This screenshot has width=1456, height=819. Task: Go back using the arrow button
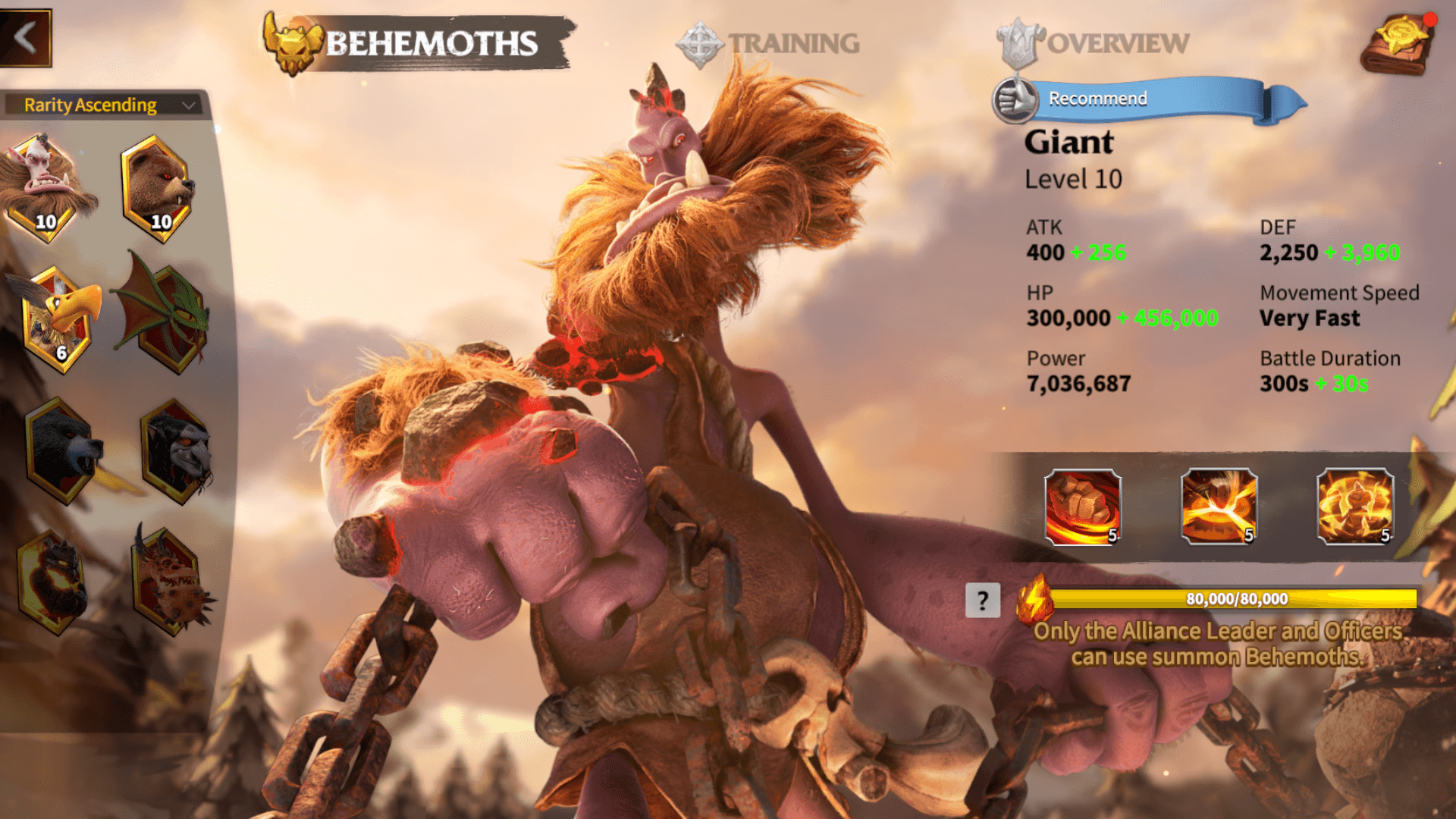25,36
